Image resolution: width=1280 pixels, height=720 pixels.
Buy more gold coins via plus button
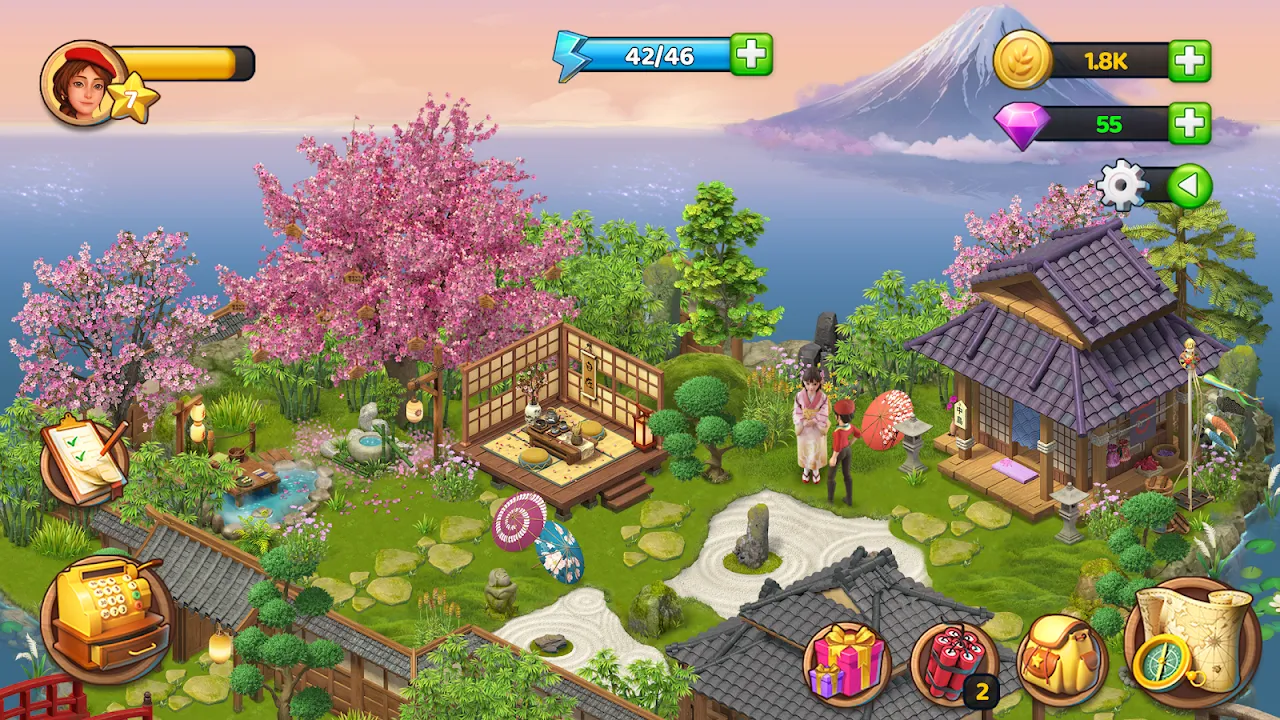pyautogui.click(x=1189, y=61)
